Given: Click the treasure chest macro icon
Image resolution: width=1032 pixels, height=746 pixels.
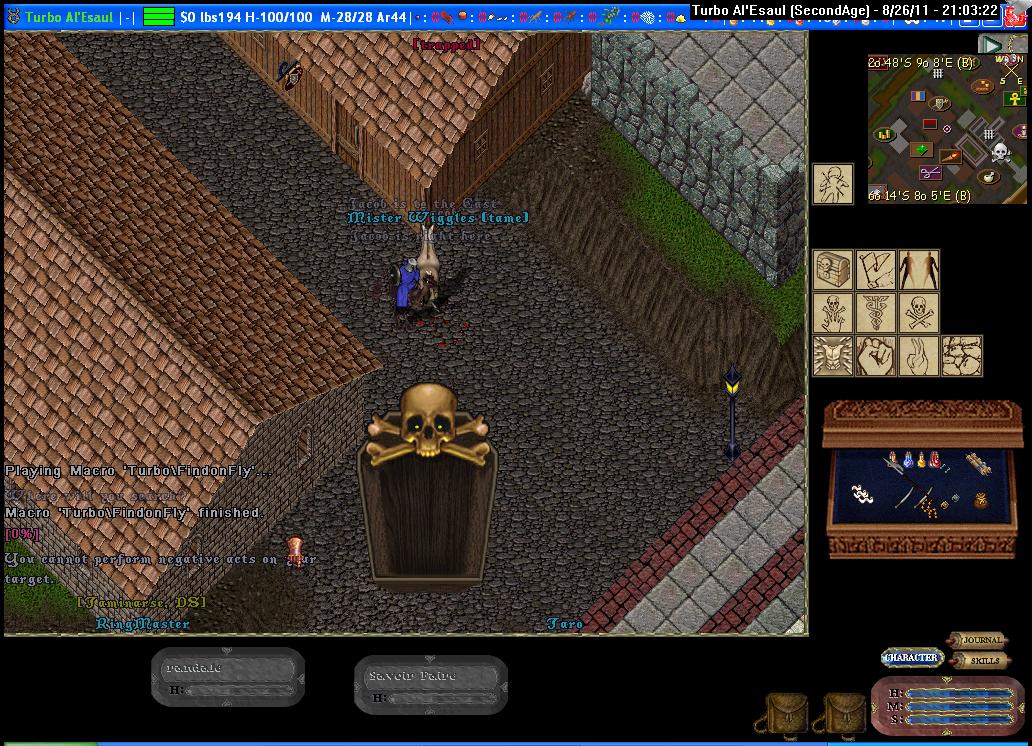Looking at the screenshot, I should click(x=833, y=270).
